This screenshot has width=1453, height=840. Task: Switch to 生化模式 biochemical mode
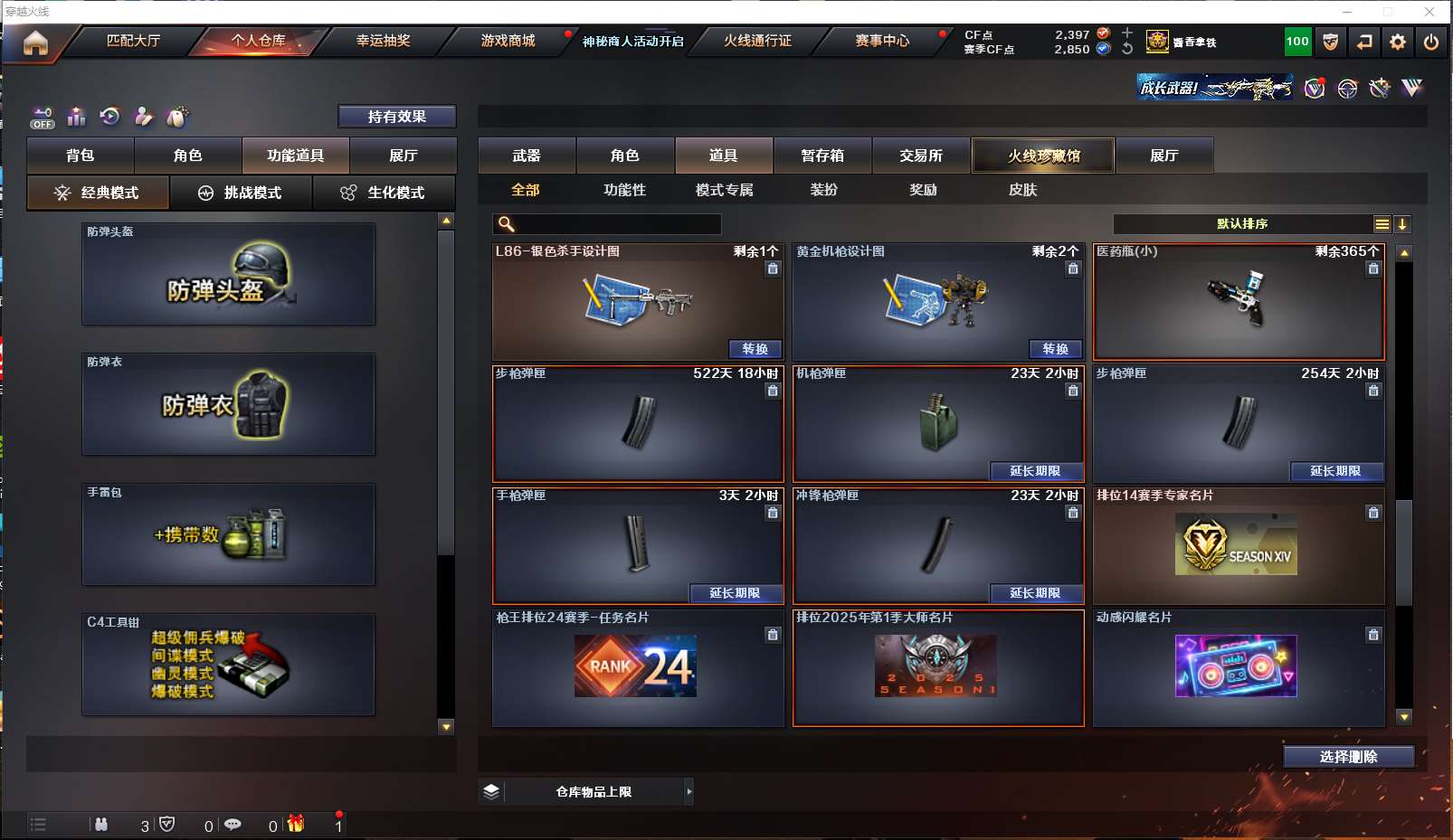pos(385,193)
